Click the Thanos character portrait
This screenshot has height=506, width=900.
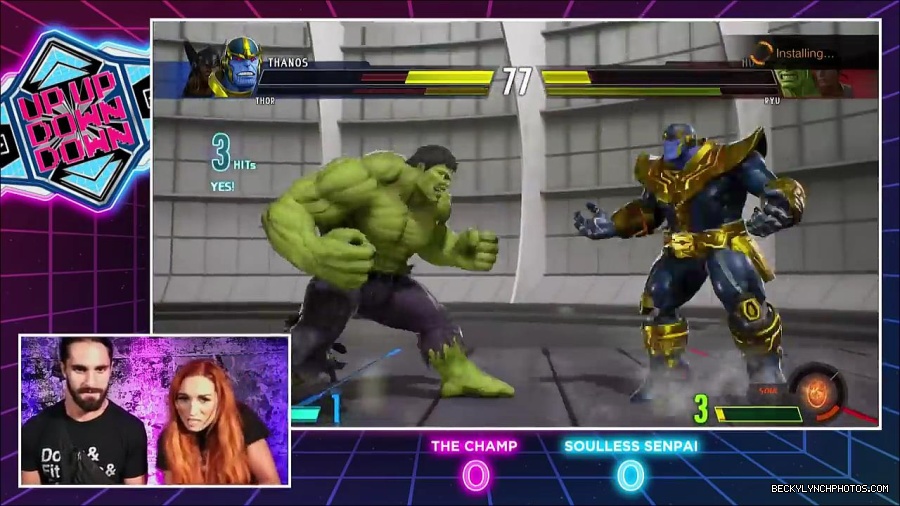pos(240,65)
